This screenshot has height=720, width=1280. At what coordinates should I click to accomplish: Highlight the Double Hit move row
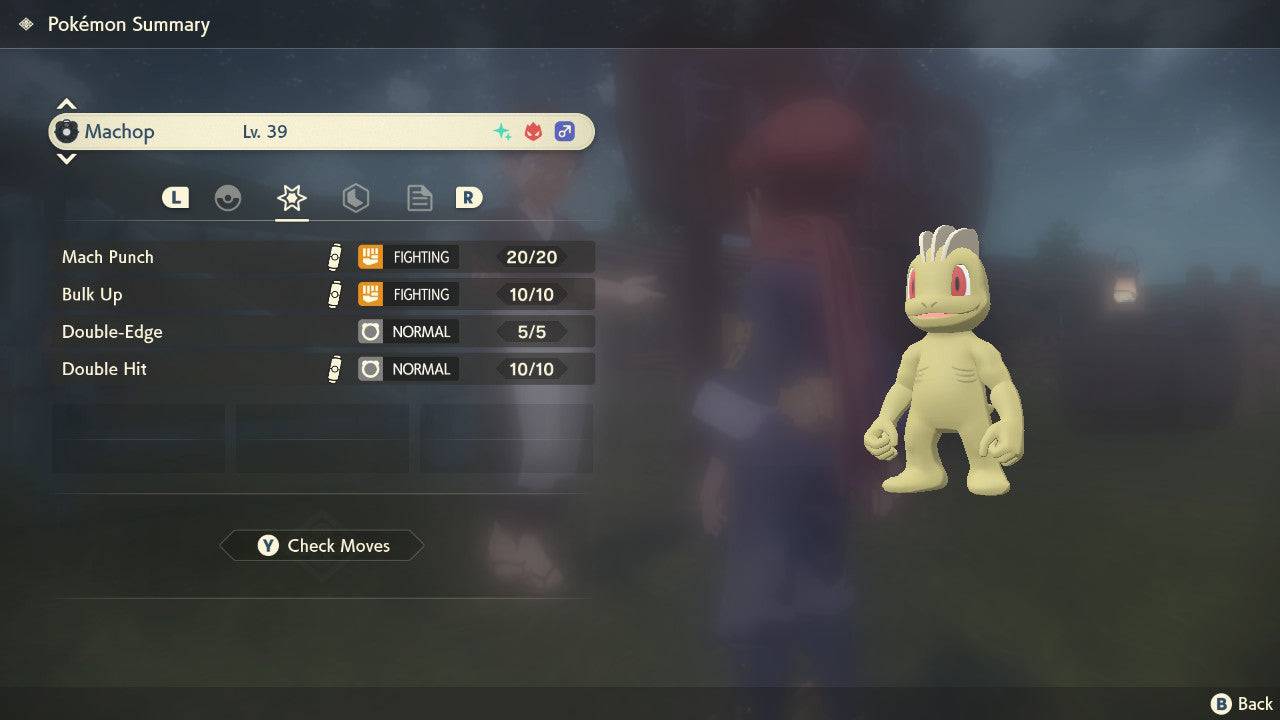[x=322, y=369]
